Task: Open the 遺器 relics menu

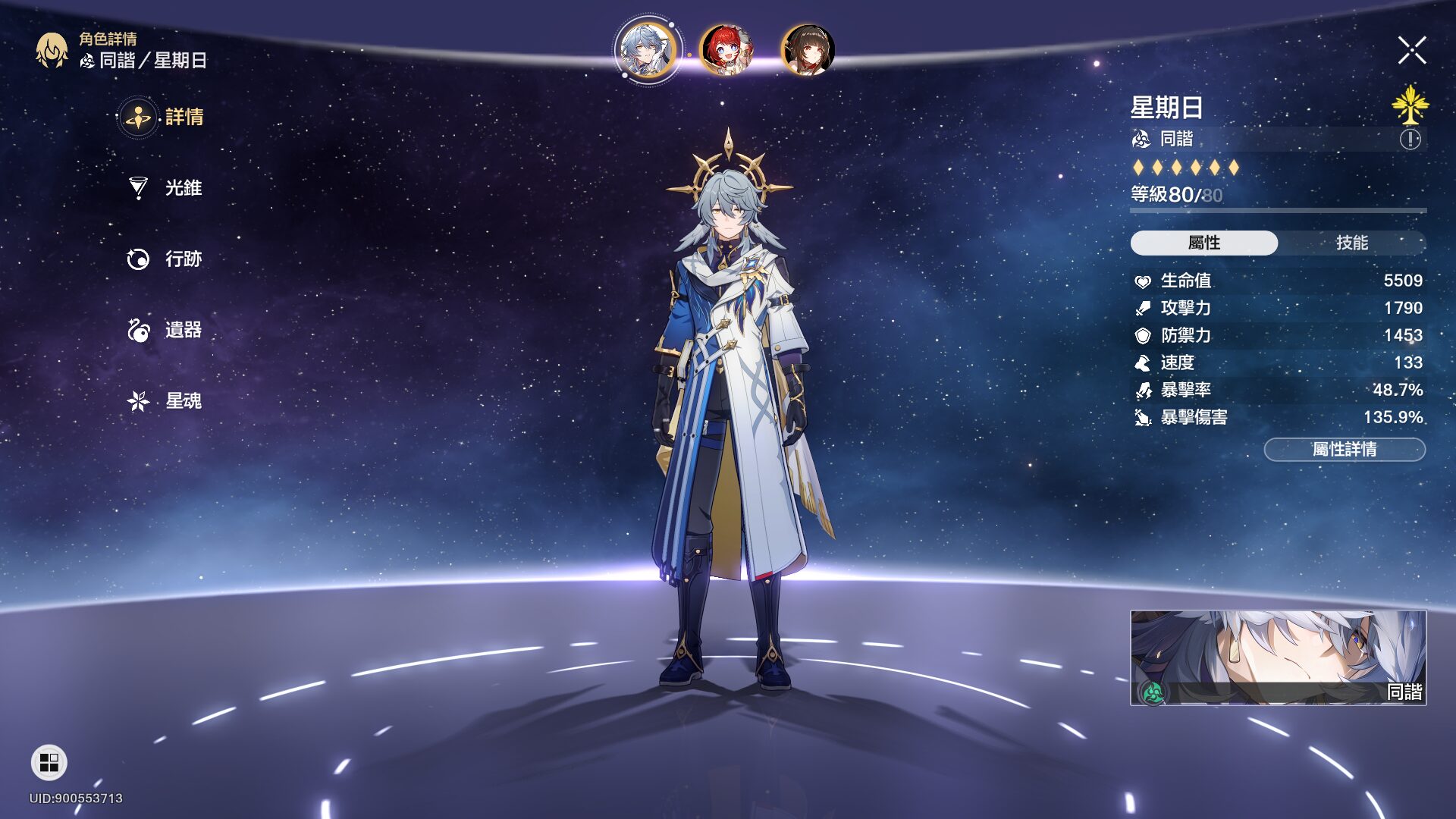Action: 165,331
